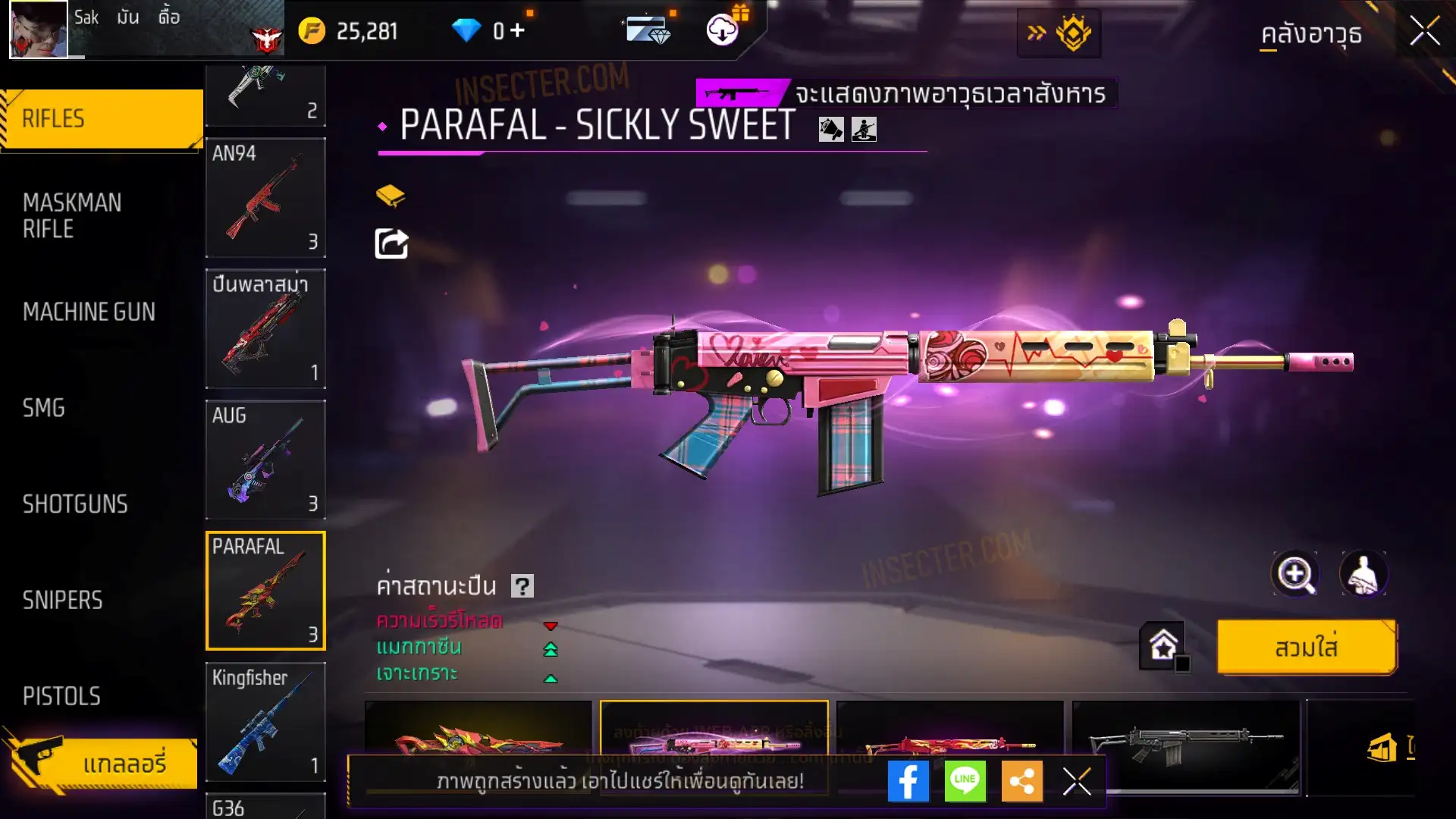Switch to the RIFLES category
Viewport: 1456px width, 819px height.
[x=102, y=119]
